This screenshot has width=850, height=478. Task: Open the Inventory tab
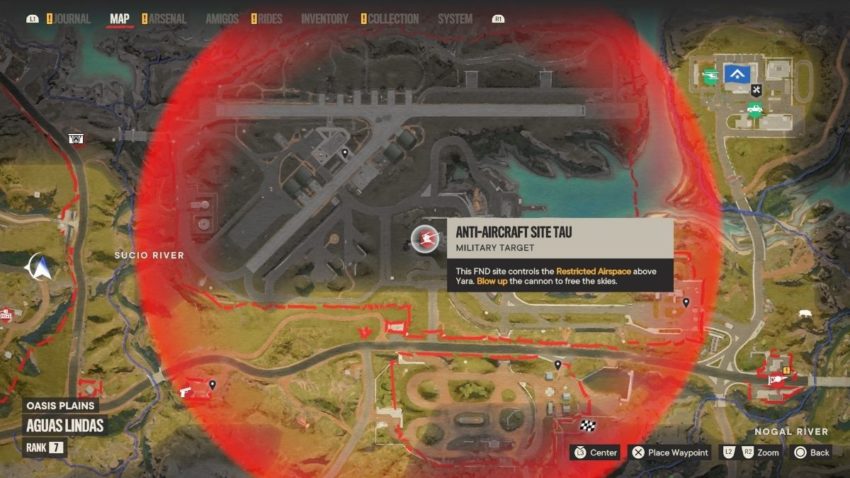click(324, 18)
